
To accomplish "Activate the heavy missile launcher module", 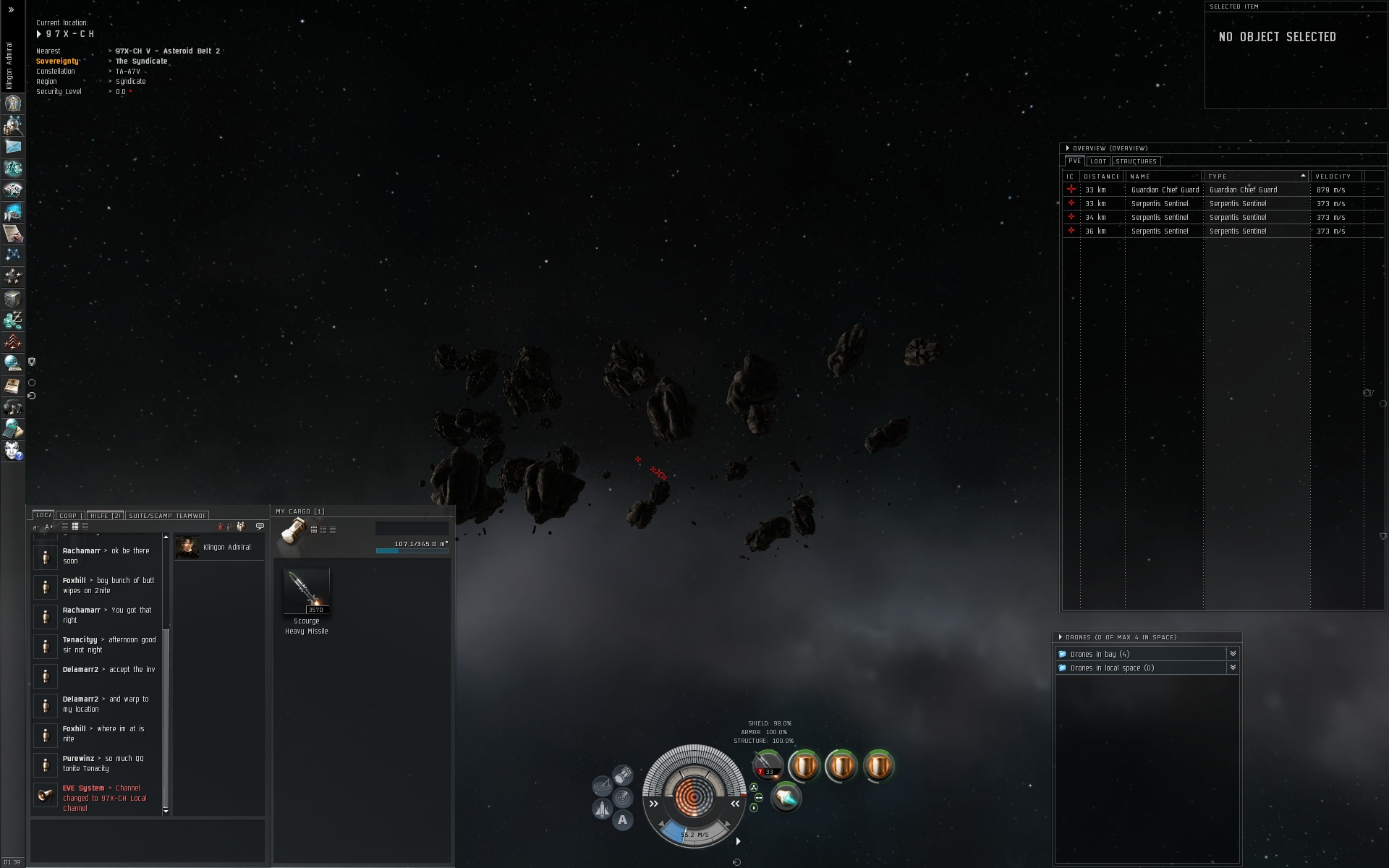I will (766, 765).
